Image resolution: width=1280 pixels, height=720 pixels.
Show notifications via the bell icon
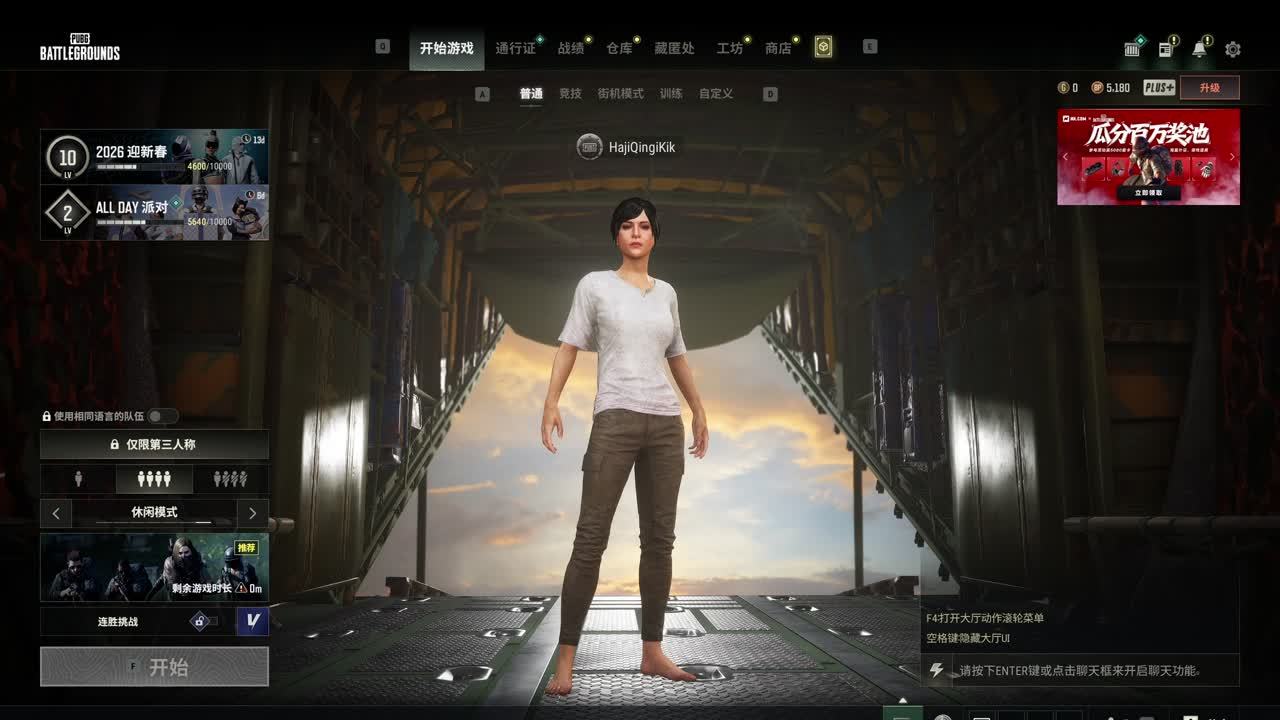point(1199,49)
